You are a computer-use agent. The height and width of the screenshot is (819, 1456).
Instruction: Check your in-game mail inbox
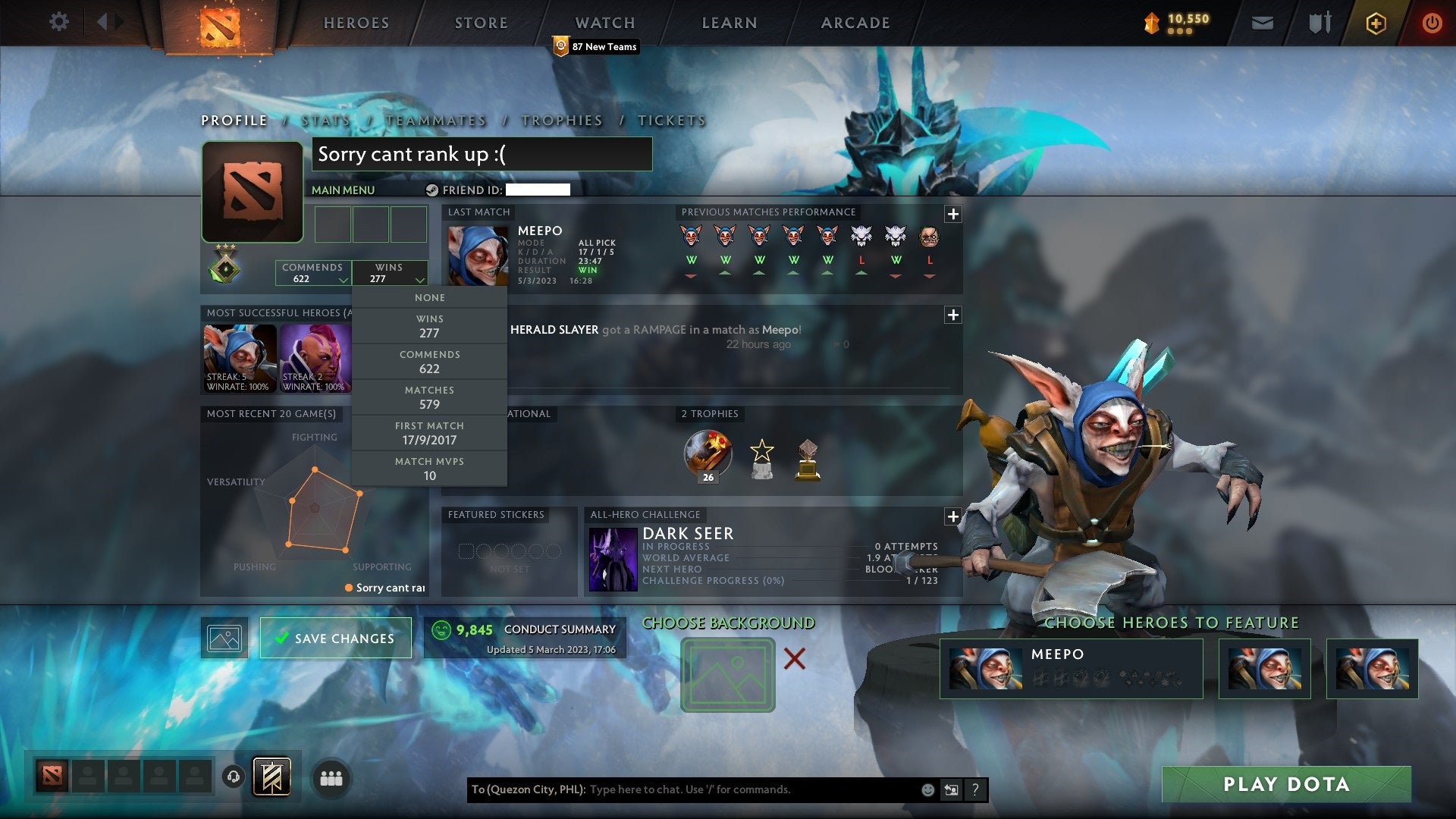1263,23
